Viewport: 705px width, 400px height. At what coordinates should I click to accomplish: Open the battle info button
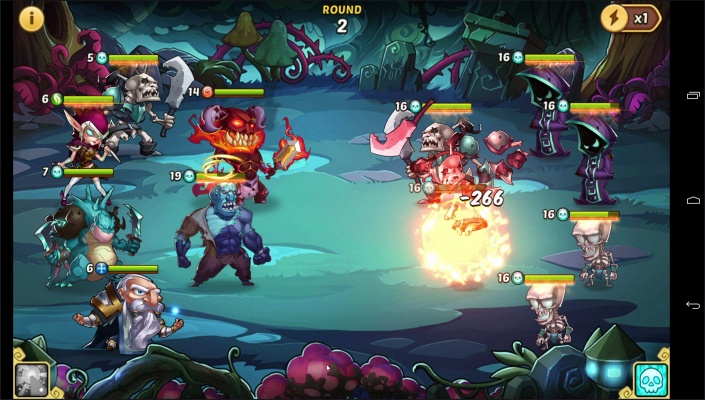[32, 18]
